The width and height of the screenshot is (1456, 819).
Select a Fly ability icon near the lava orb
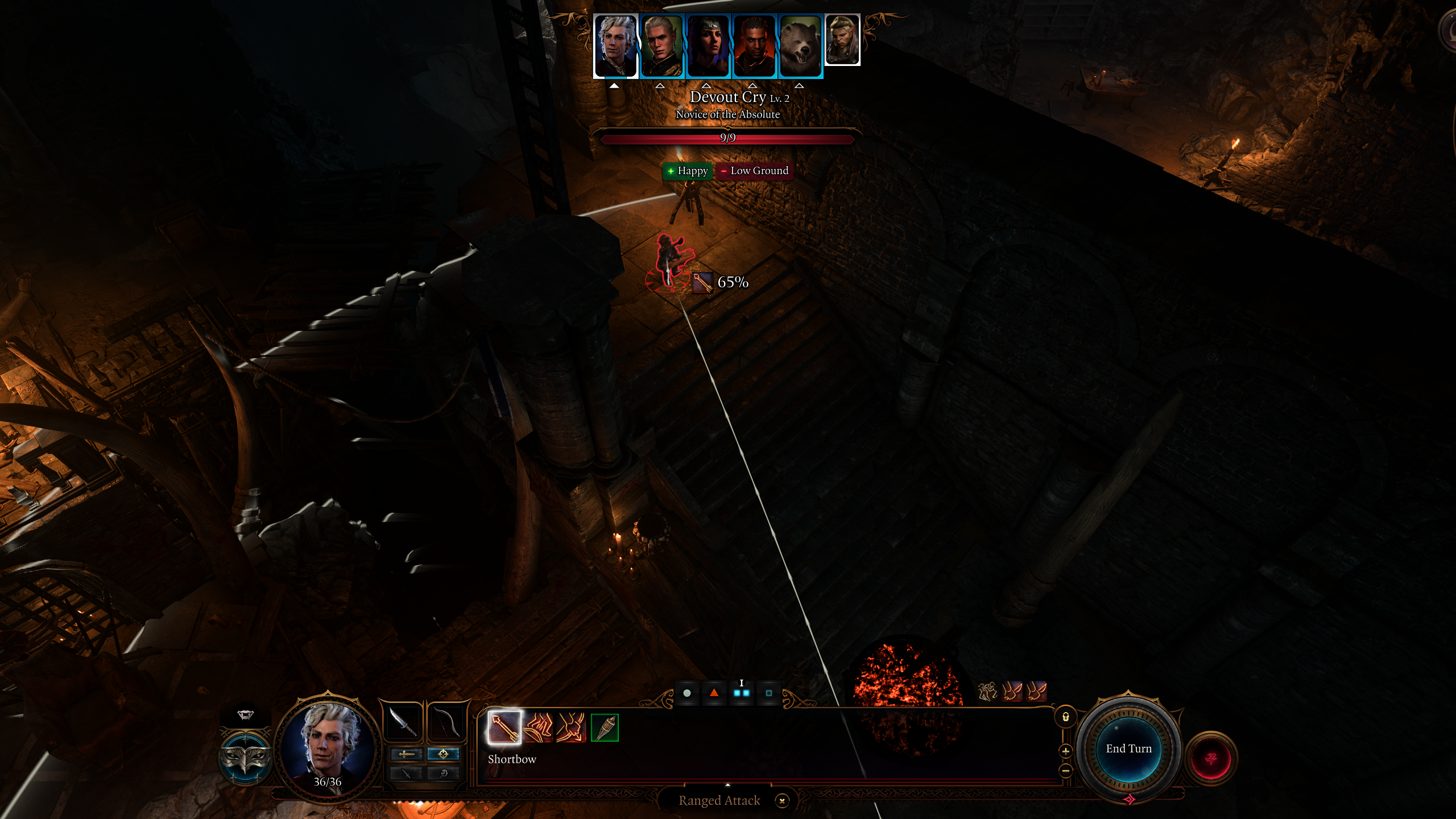pyautogui.click(x=1012, y=692)
